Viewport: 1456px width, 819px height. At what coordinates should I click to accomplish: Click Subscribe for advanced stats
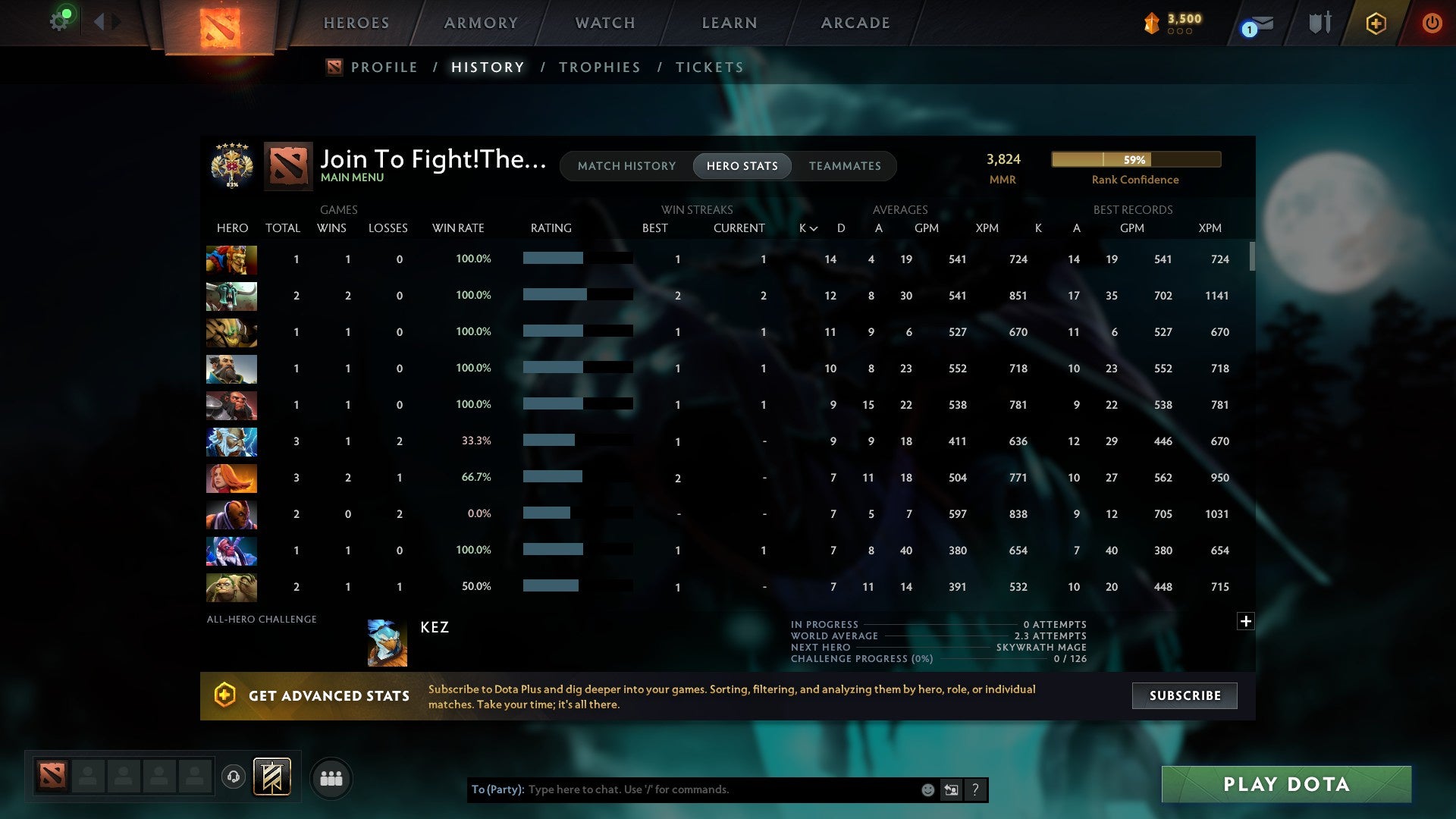coord(1184,695)
